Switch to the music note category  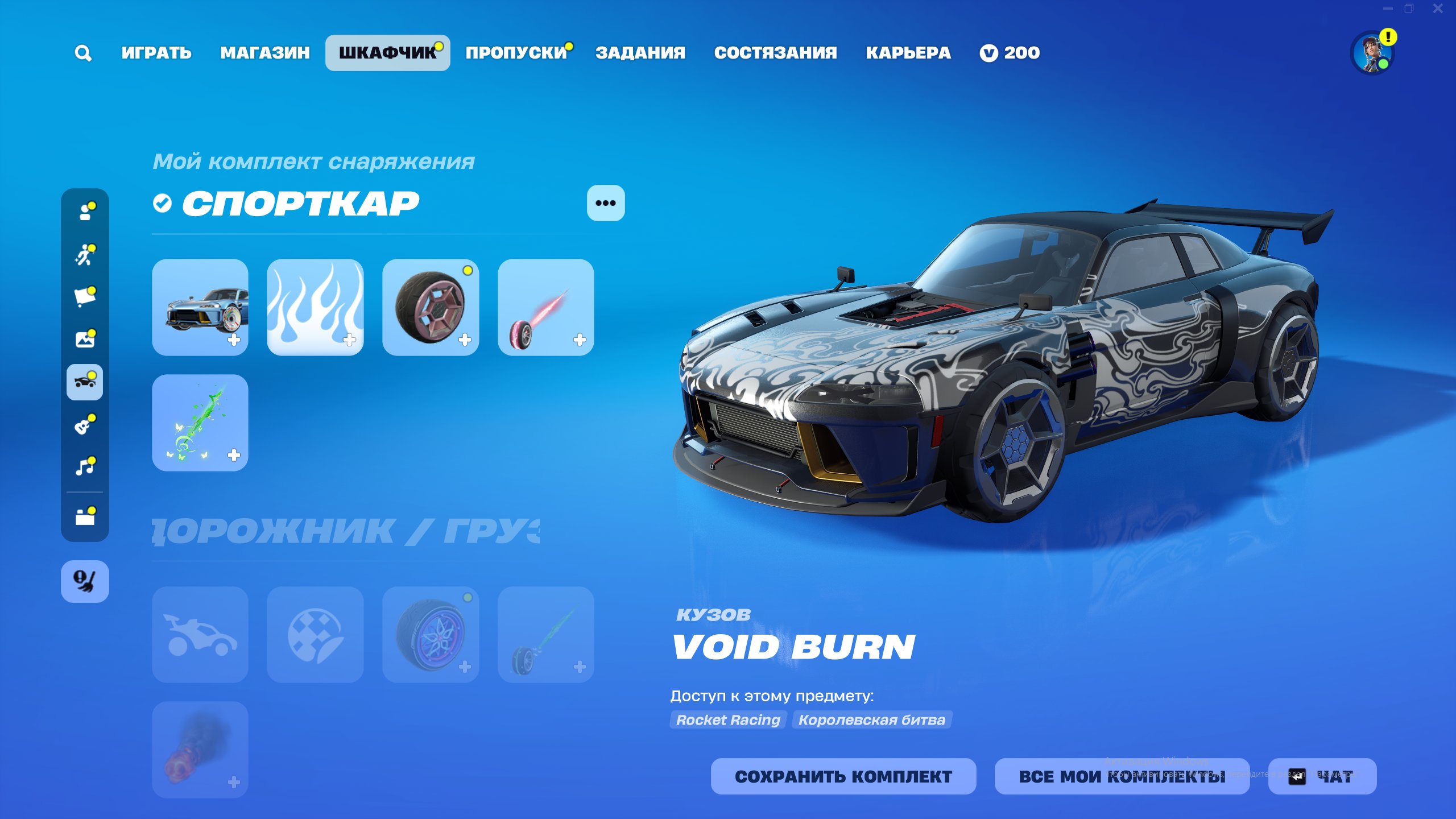pos(85,467)
